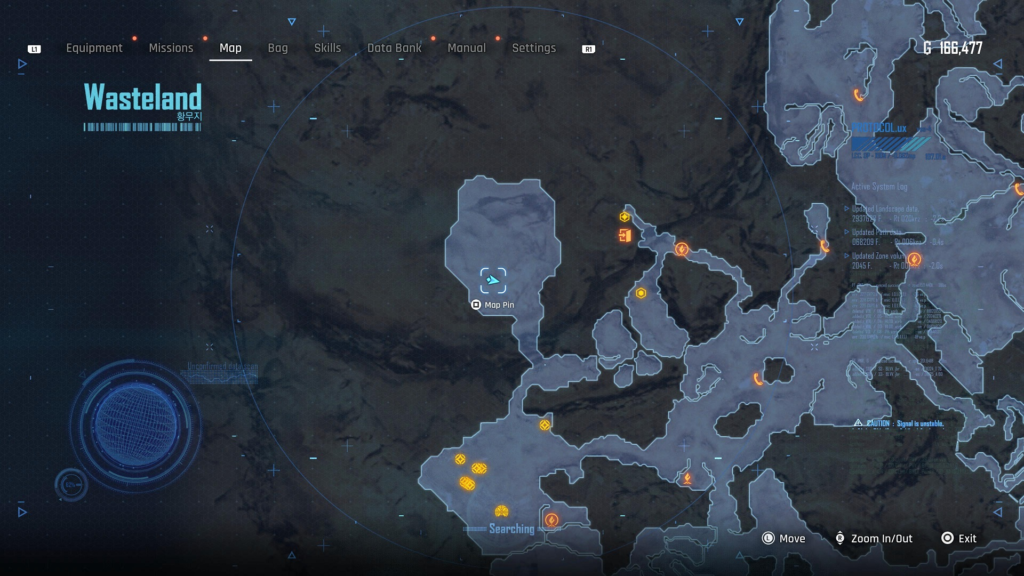Open the Settings tab

pyautogui.click(x=533, y=48)
